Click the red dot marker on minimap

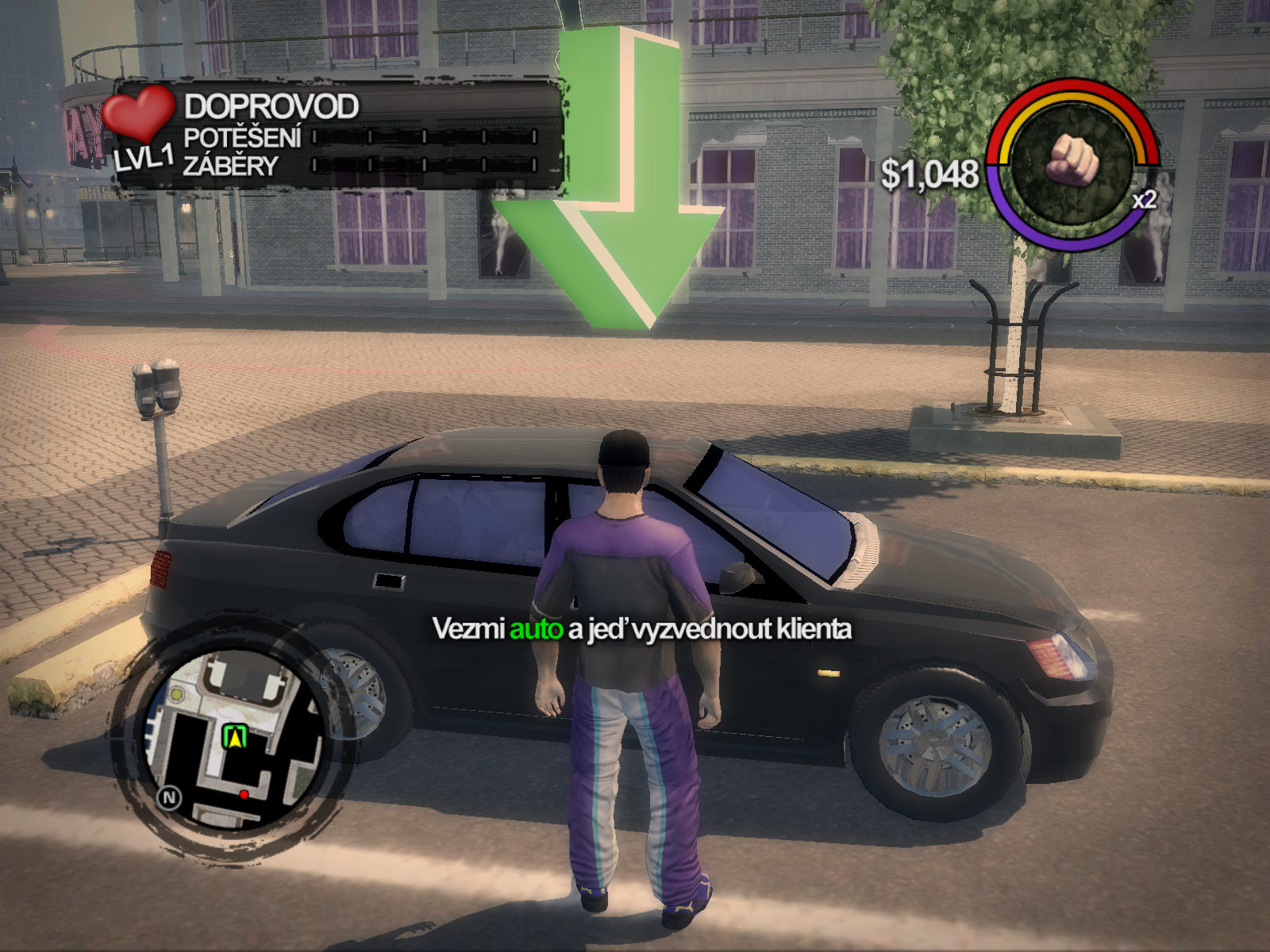244,793
